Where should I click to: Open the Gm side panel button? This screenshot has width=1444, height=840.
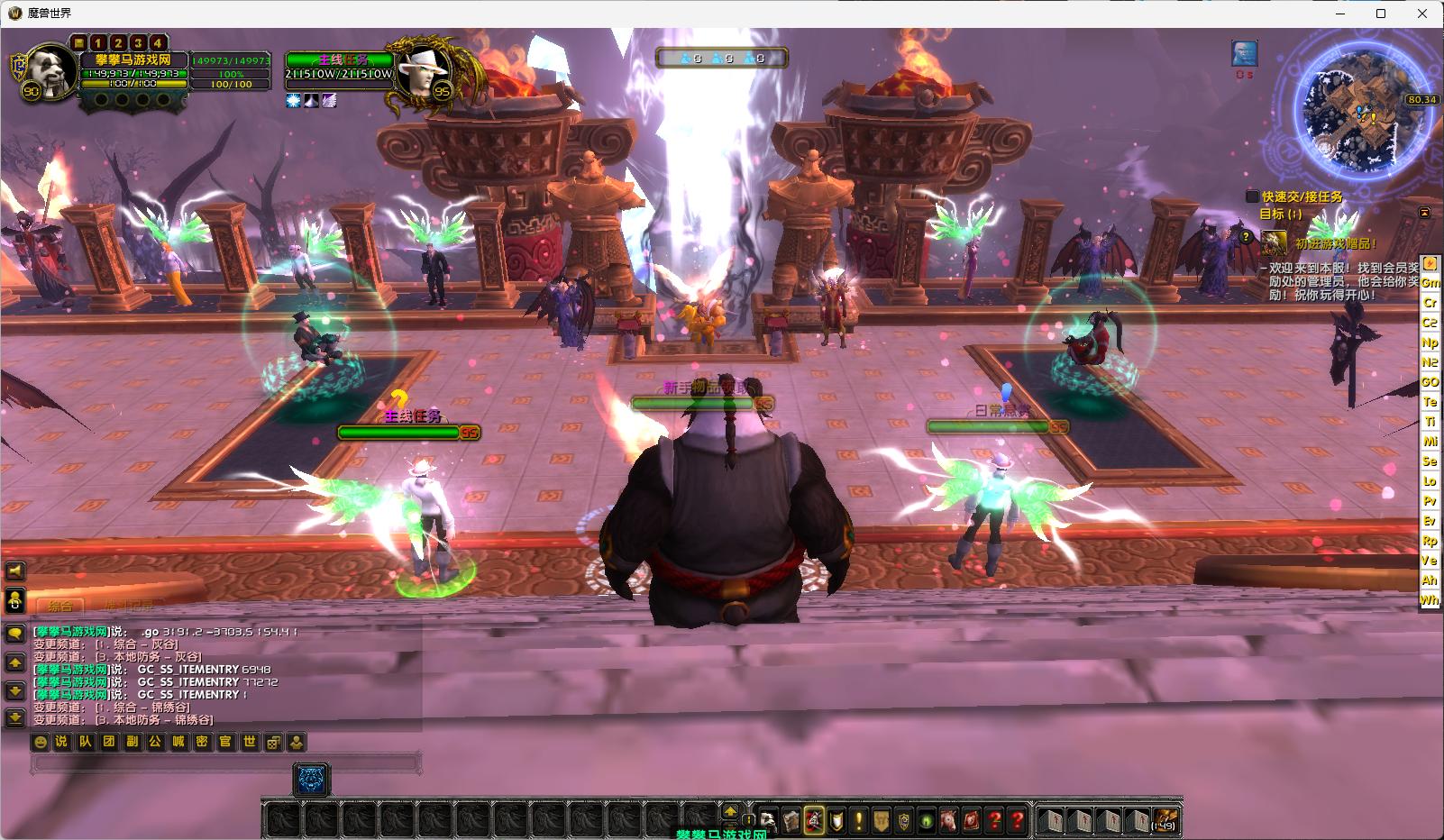(x=1430, y=283)
